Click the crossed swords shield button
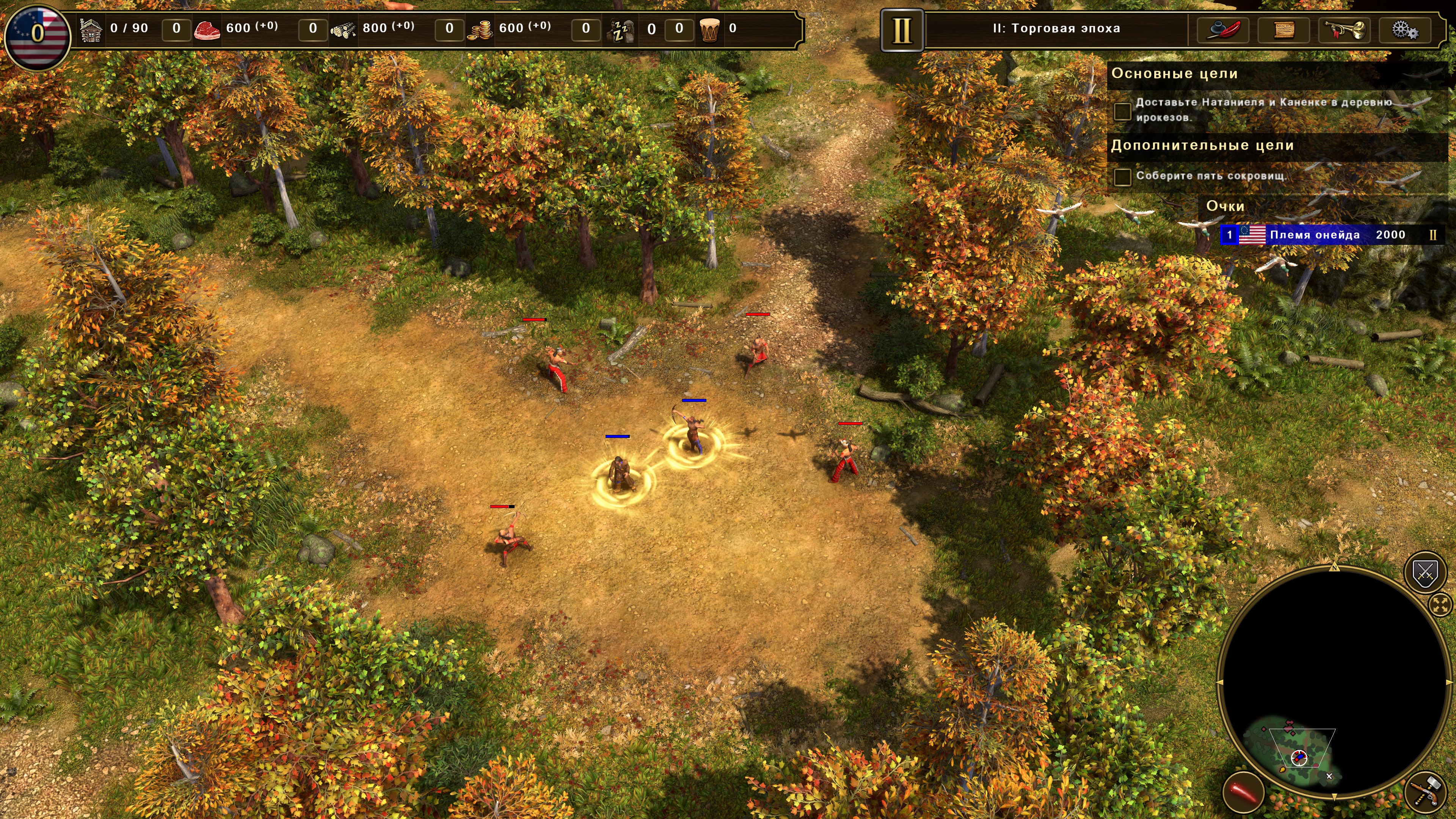This screenshot has width=1456, height=819. [1425, 574]
